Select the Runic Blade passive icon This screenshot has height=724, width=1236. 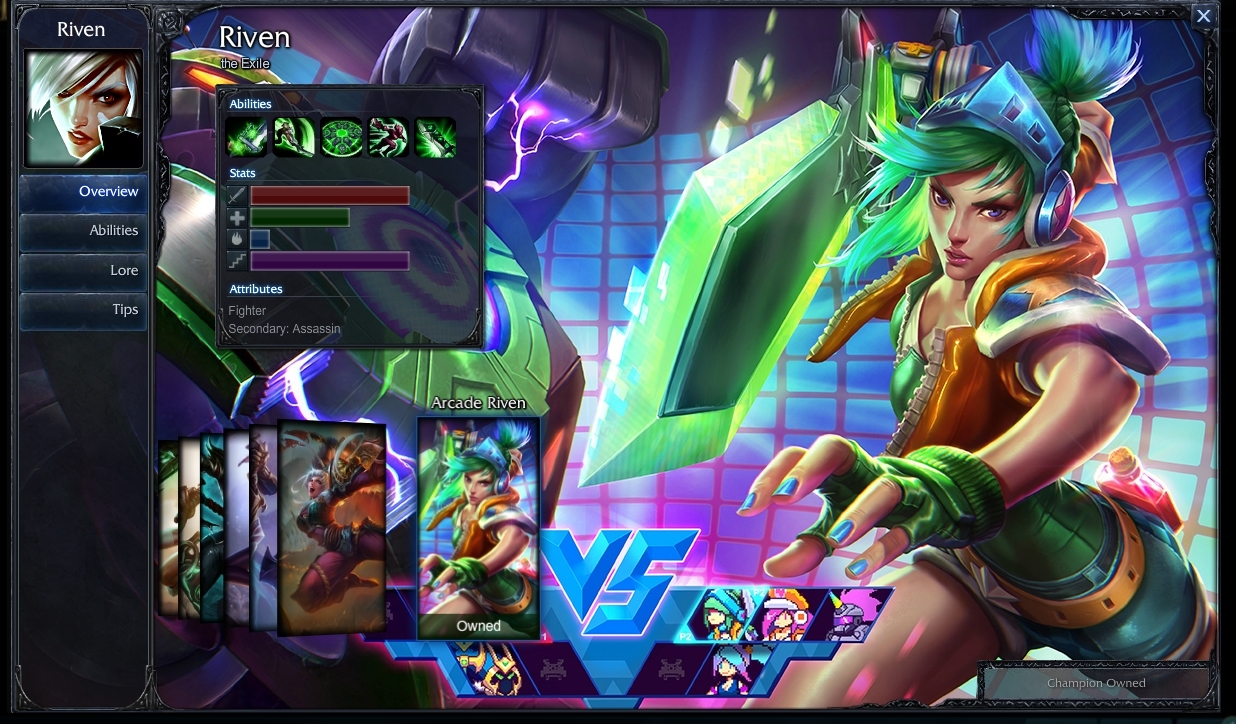pyautogui.click(x=246, y=137)
